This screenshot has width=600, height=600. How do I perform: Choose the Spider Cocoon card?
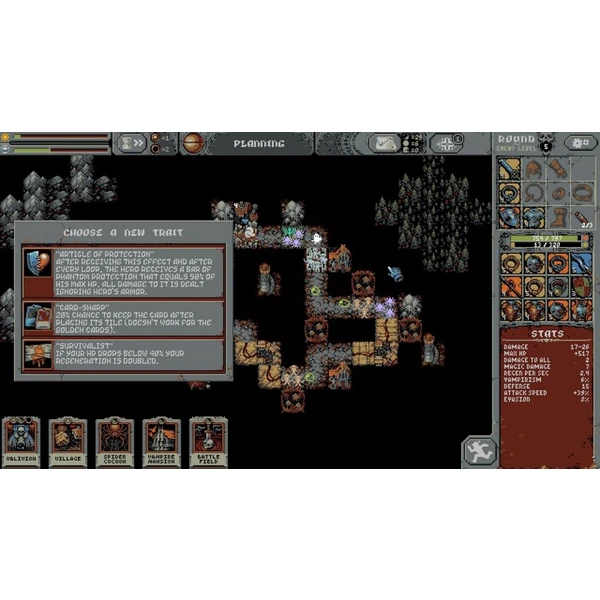(115, 440)
